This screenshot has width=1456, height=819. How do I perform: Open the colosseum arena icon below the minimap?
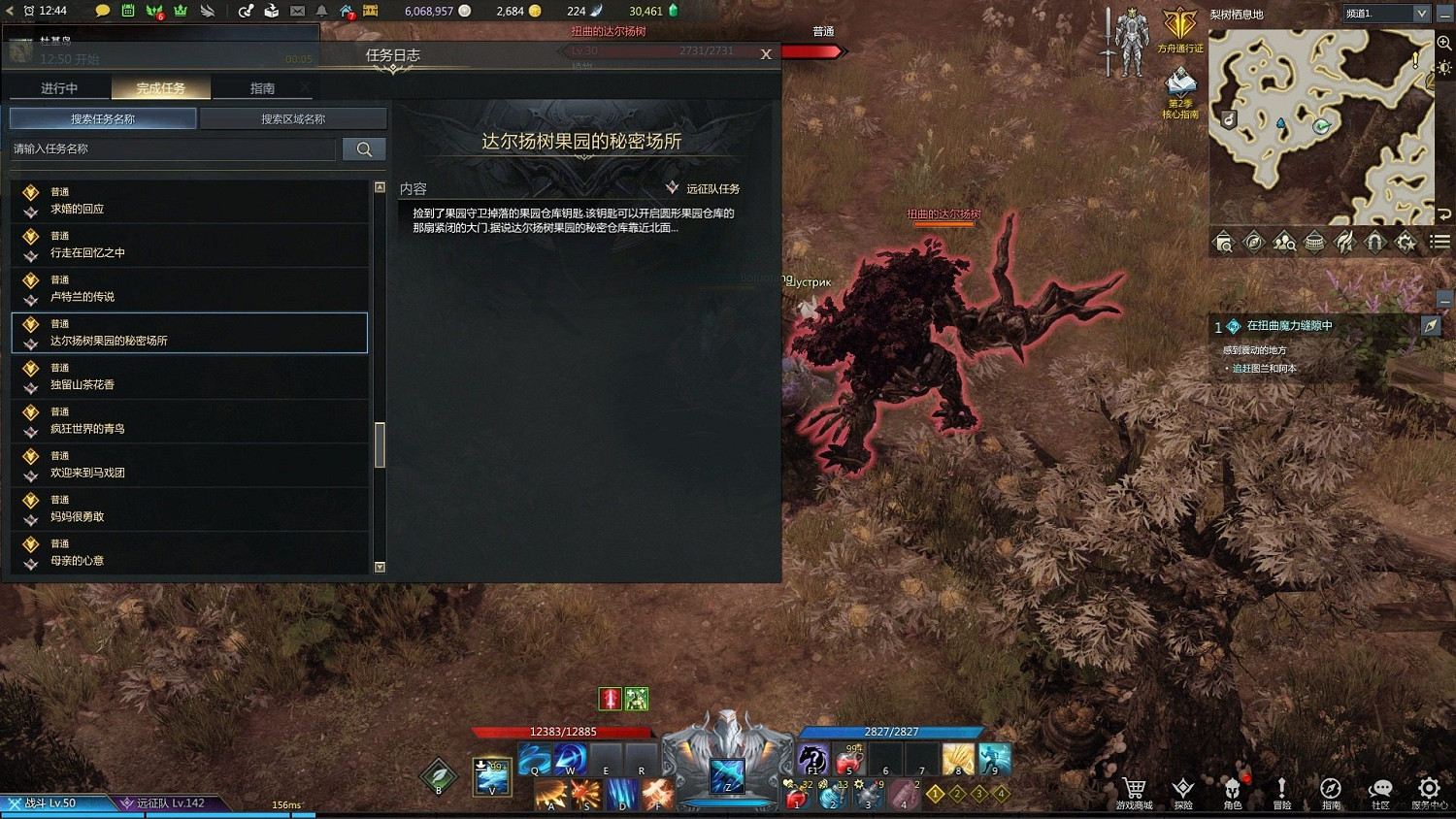1314,242
